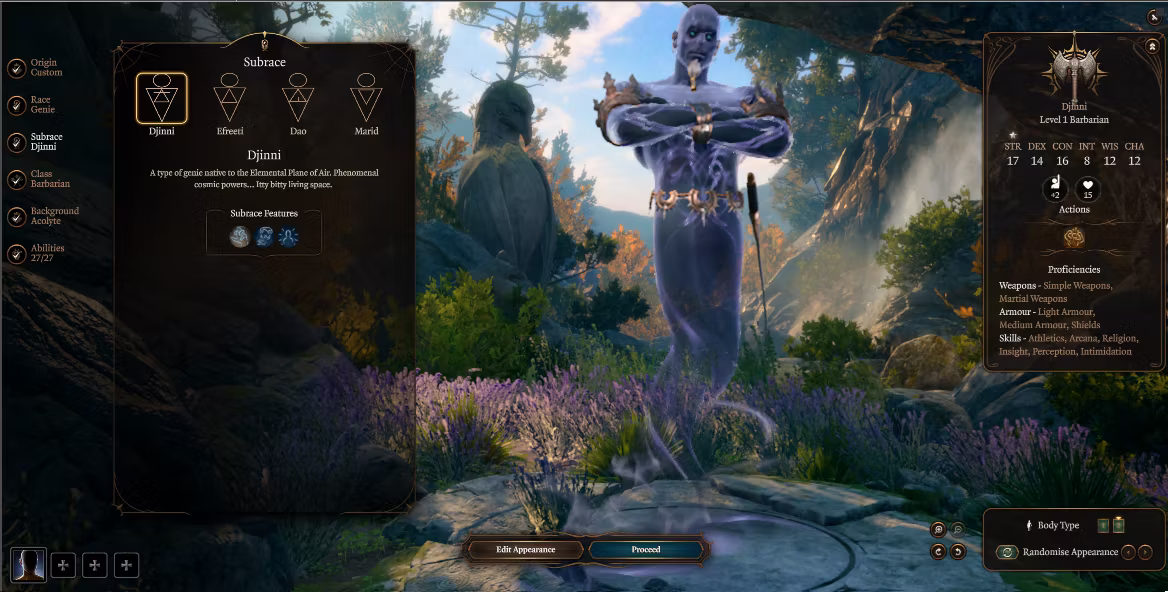Switch to the Class Barbarian step

[17, 179]
